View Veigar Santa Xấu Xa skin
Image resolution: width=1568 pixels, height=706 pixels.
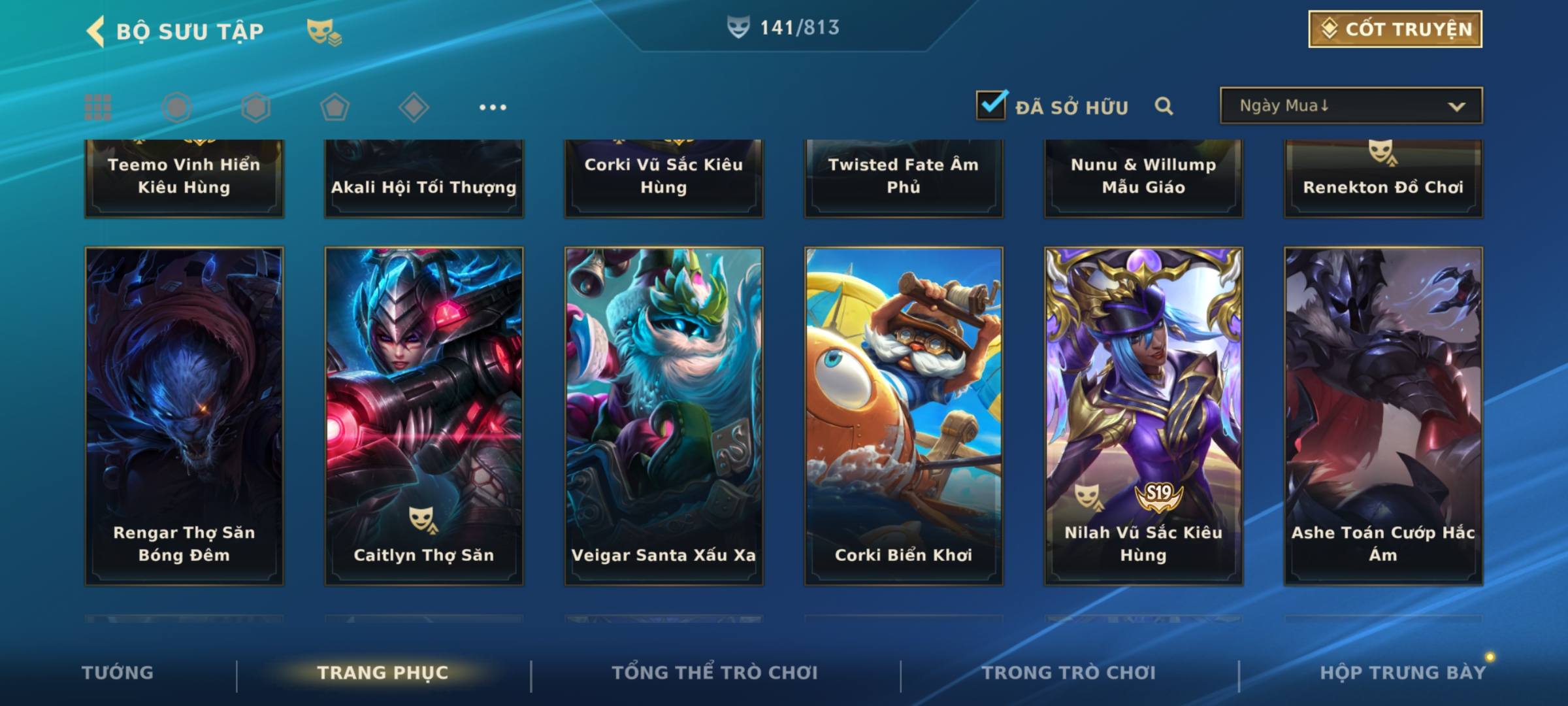(x=664, y=416)
